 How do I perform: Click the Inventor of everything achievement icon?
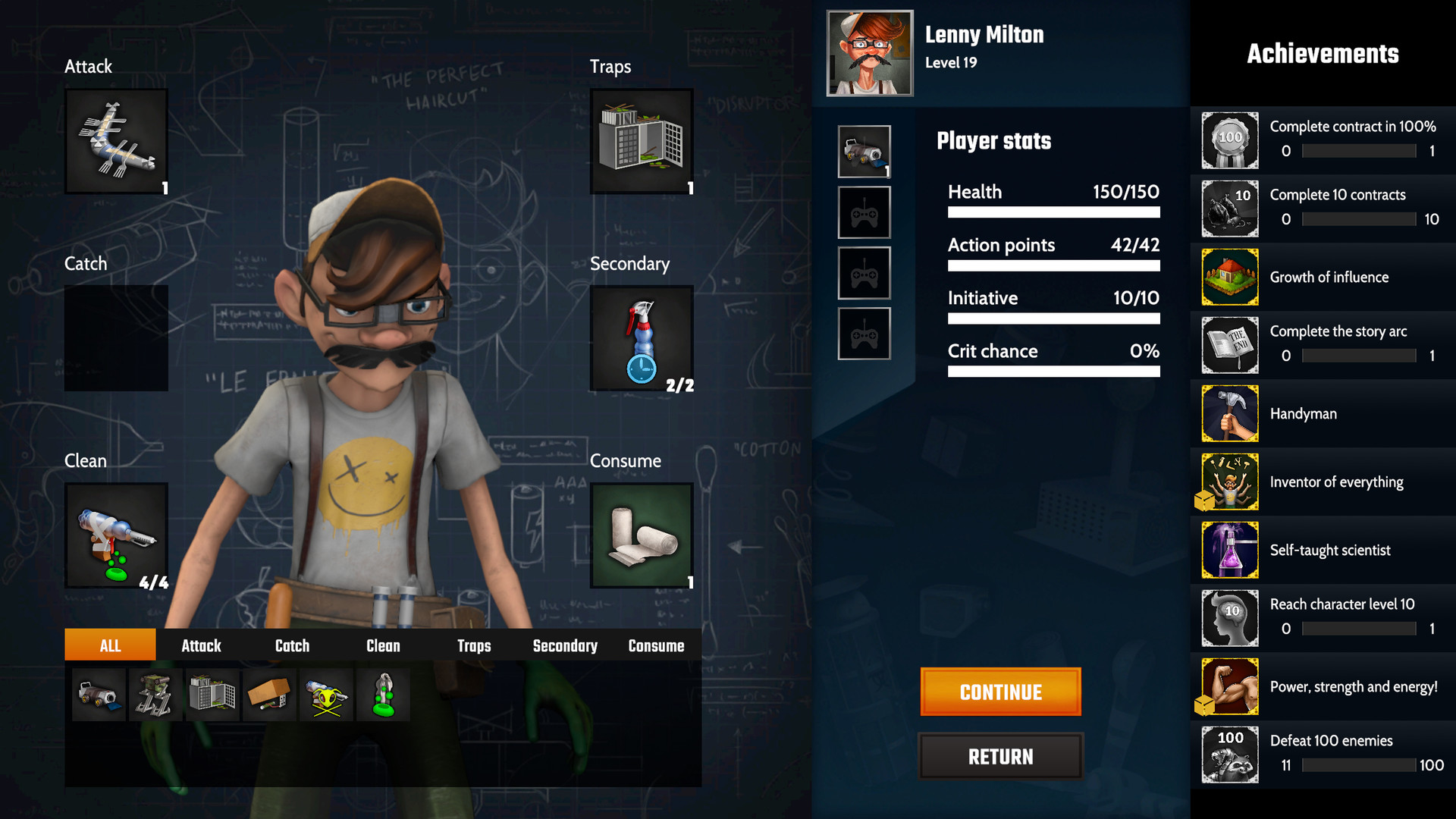[1229, 482]
